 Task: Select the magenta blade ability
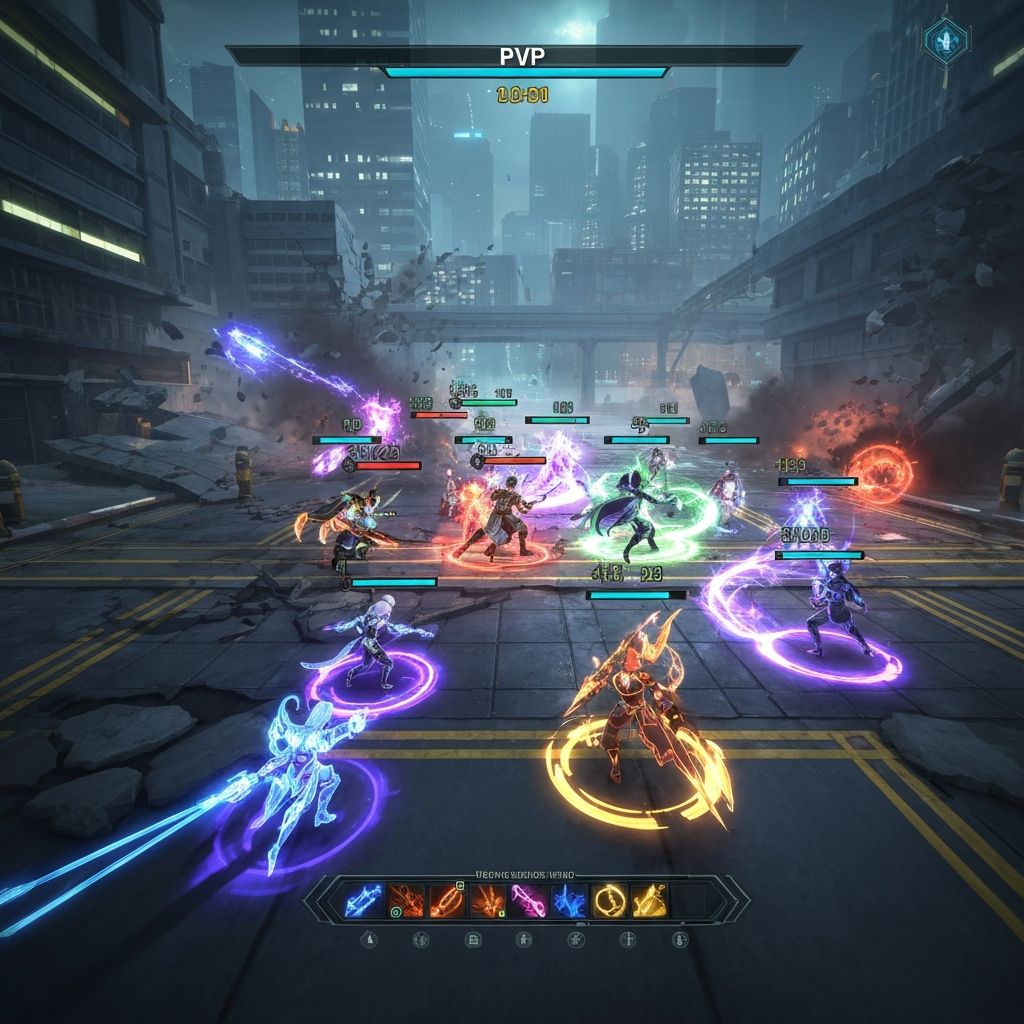(x=528, y=901)
